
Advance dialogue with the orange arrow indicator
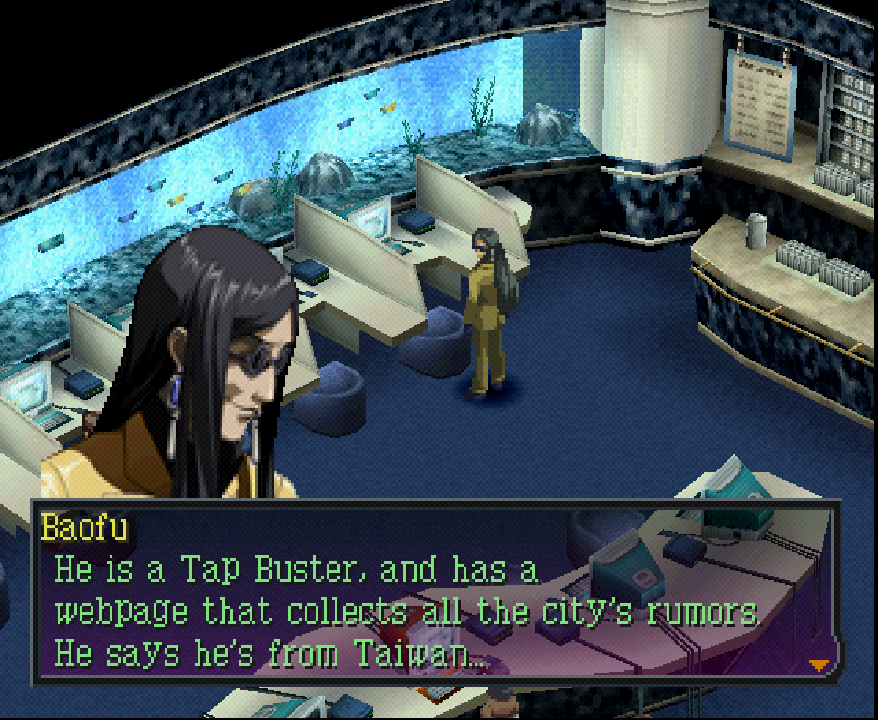pos(819,664)
